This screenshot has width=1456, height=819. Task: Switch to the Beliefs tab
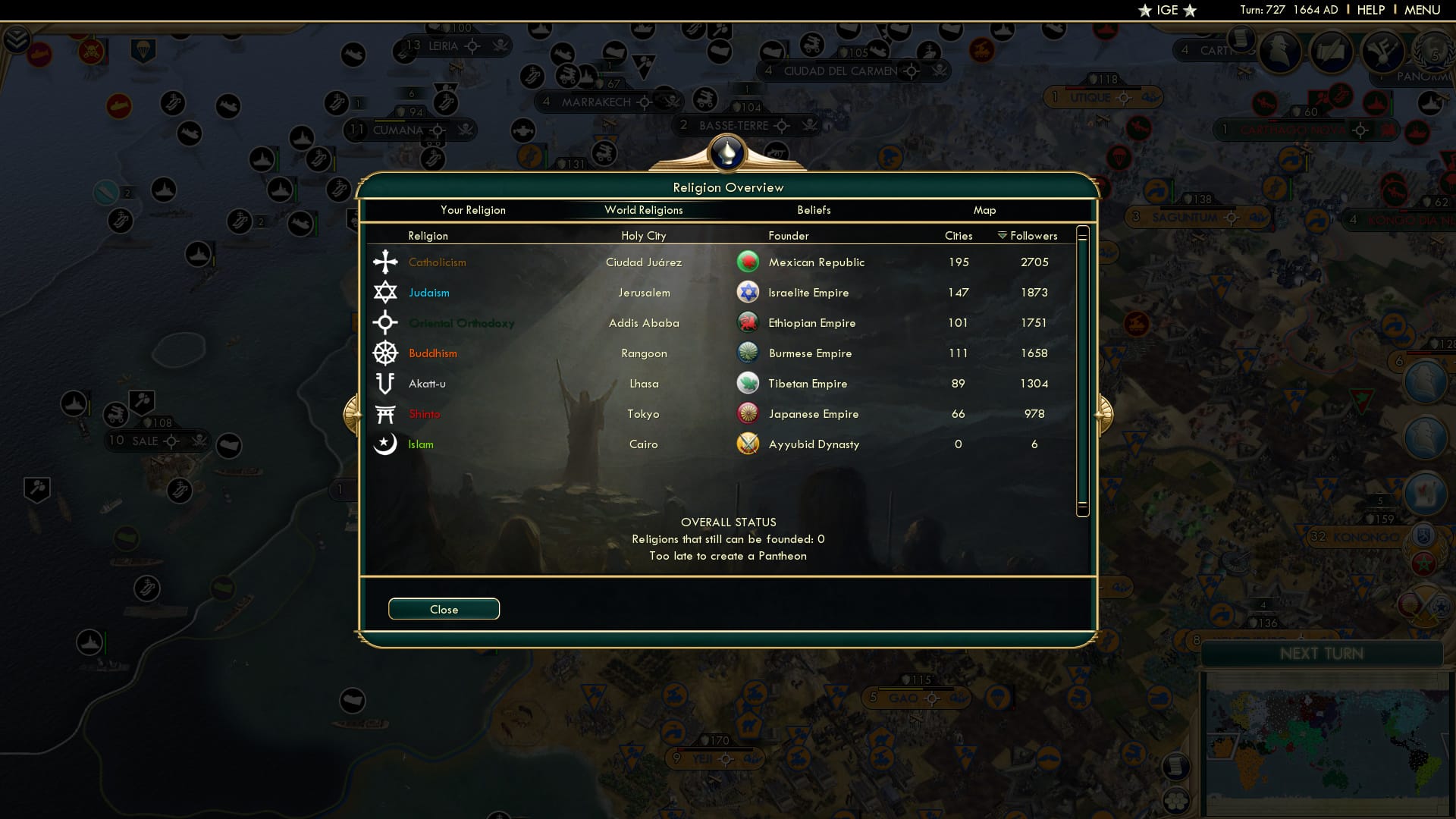pos(814,210)
